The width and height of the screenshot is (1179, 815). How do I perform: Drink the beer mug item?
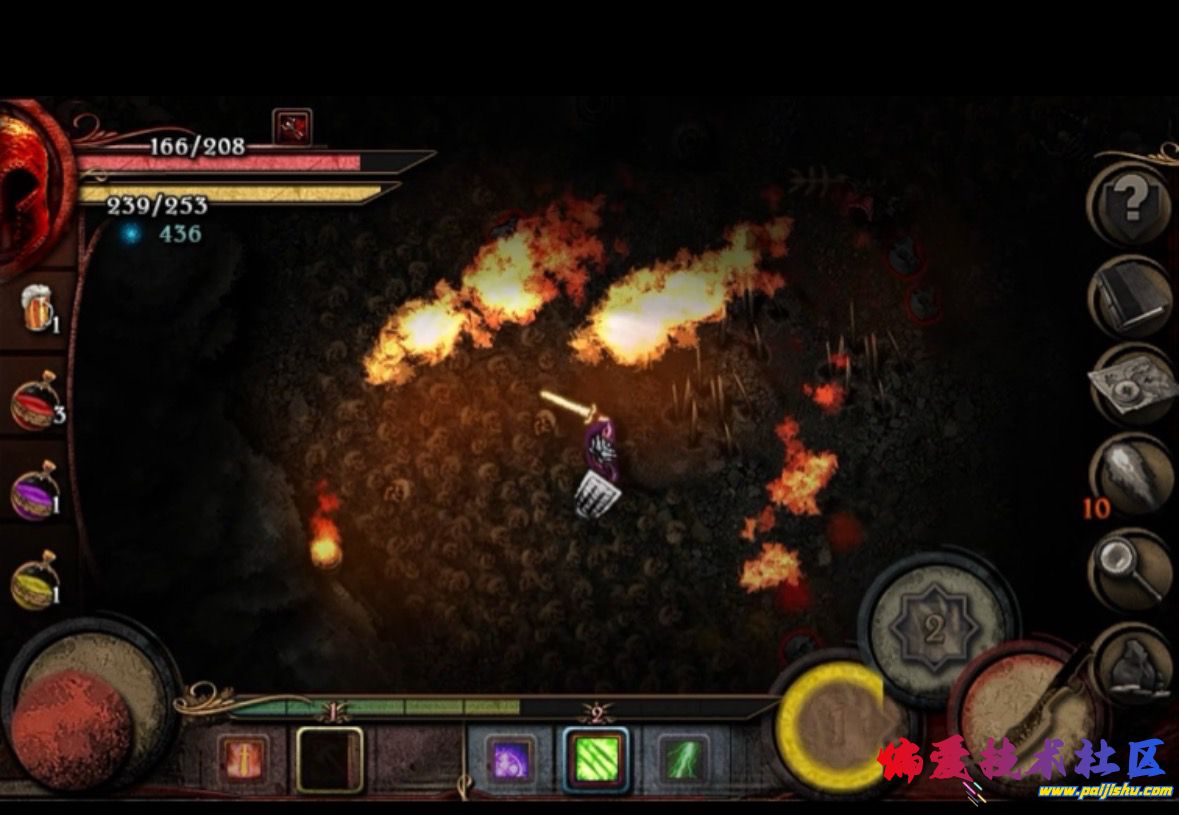pos(36,308)
